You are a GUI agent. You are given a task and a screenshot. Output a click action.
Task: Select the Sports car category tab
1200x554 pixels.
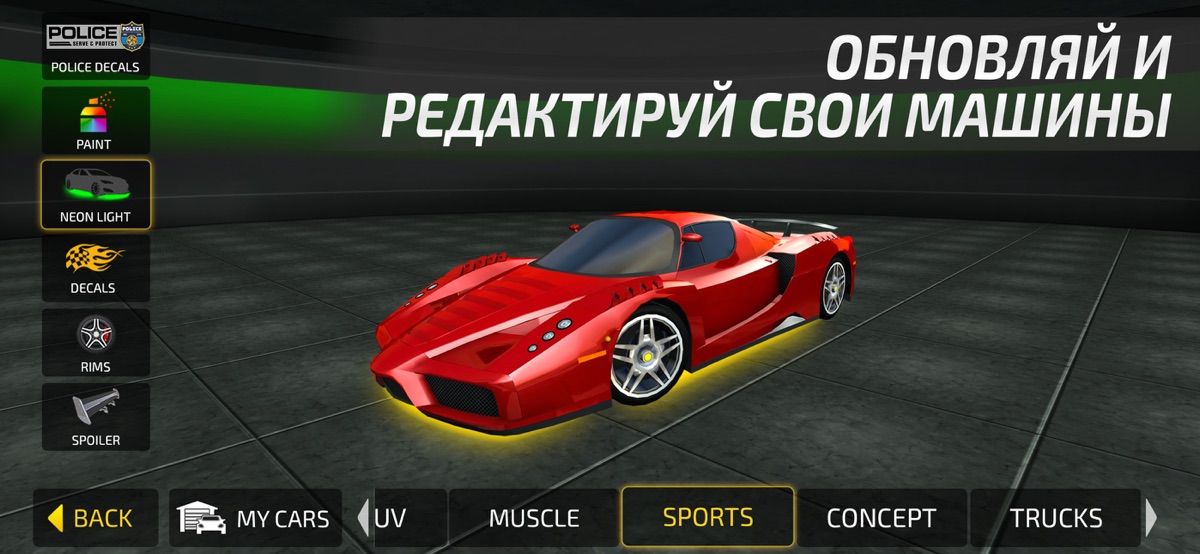[x=708, y=517]
